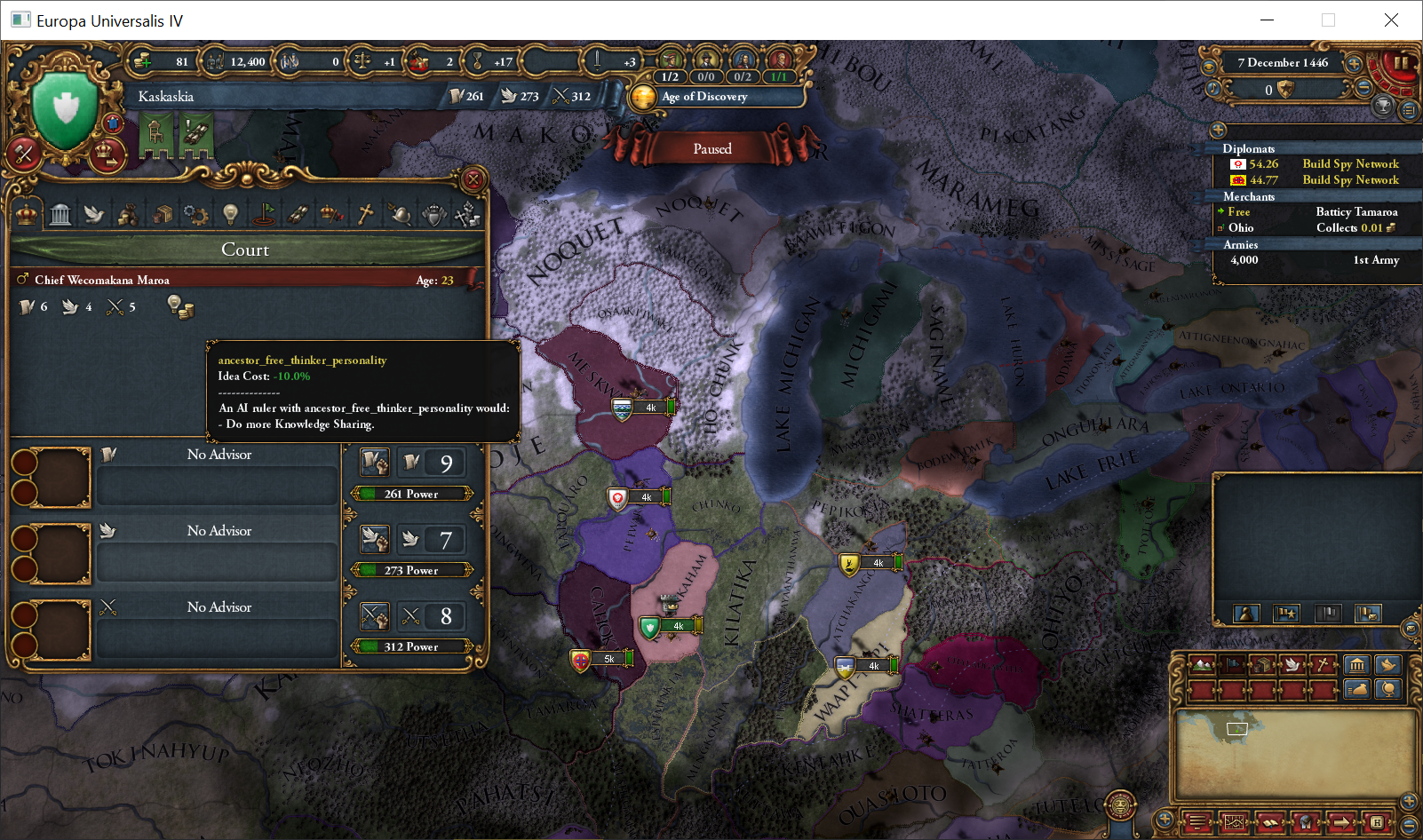The image size is (1423, 840).
Task: Click on the minimap
Action: tap(1292, 753)
